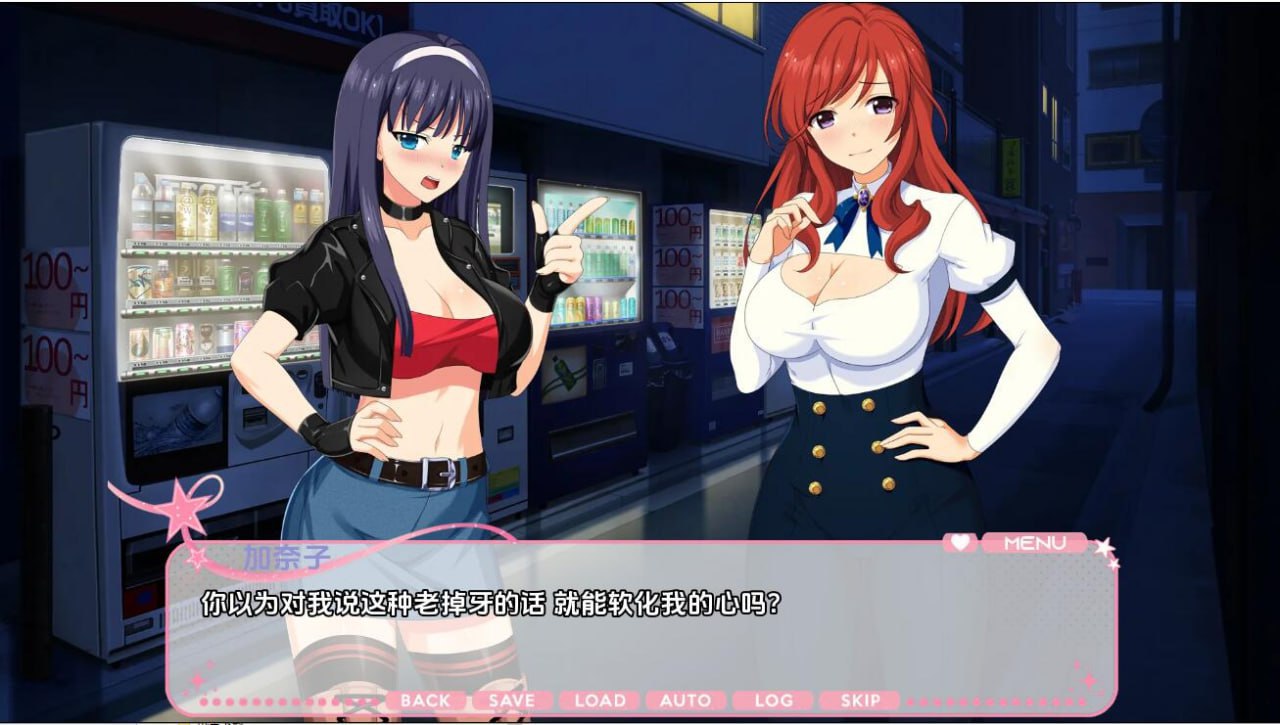
Task: Enable AUTO reading mode
Action: (x=687, y=700)
